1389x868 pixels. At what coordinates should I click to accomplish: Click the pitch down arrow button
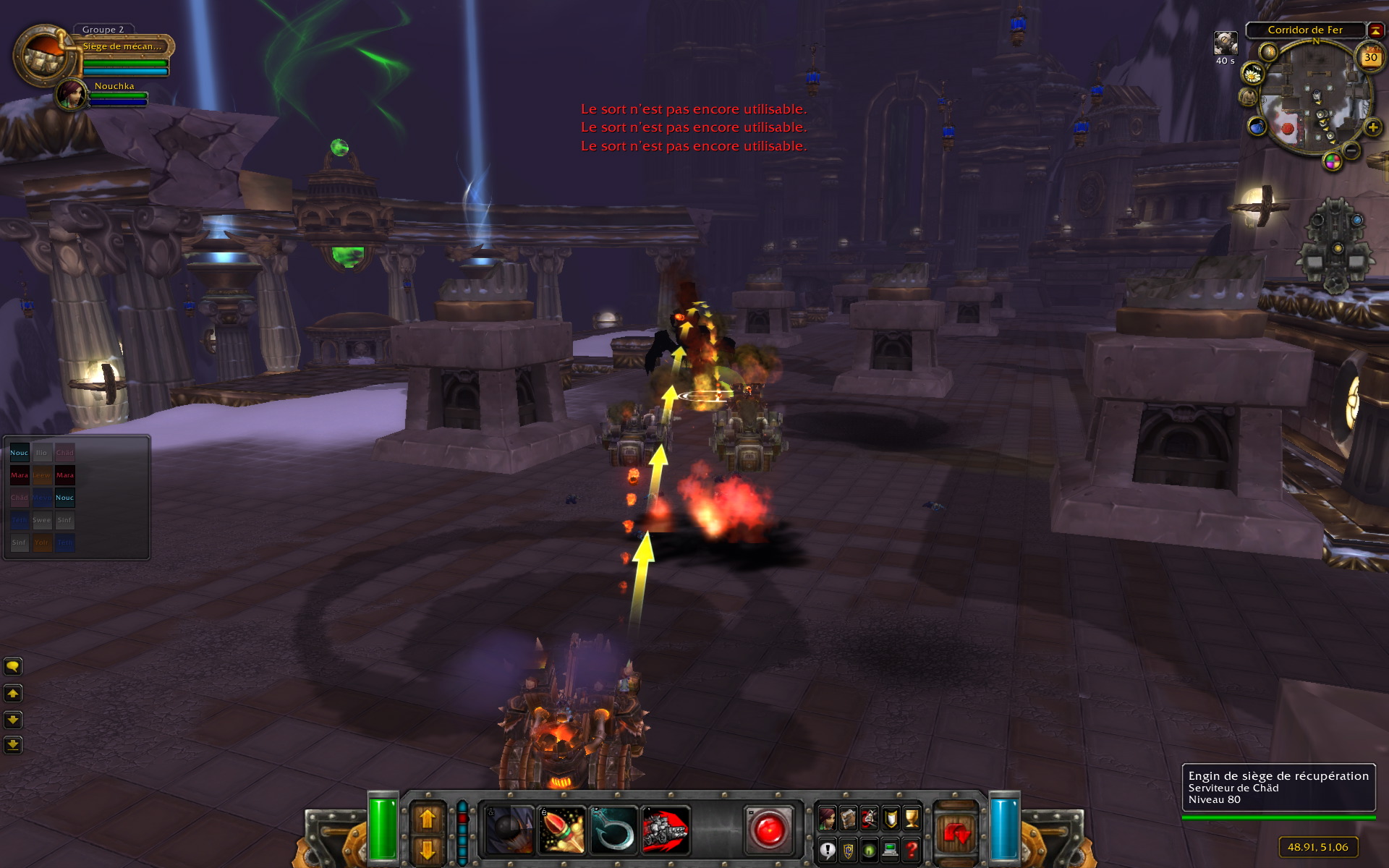pyautogui.click(x=428, y=848)
